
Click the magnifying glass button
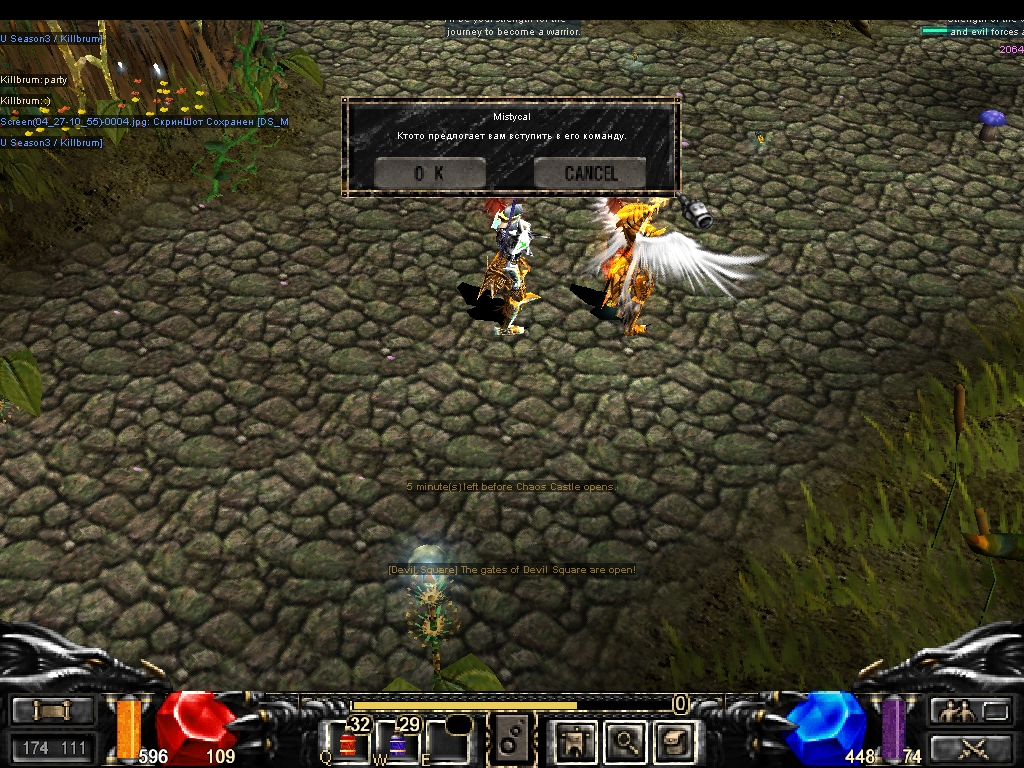(x=627, y=741)
